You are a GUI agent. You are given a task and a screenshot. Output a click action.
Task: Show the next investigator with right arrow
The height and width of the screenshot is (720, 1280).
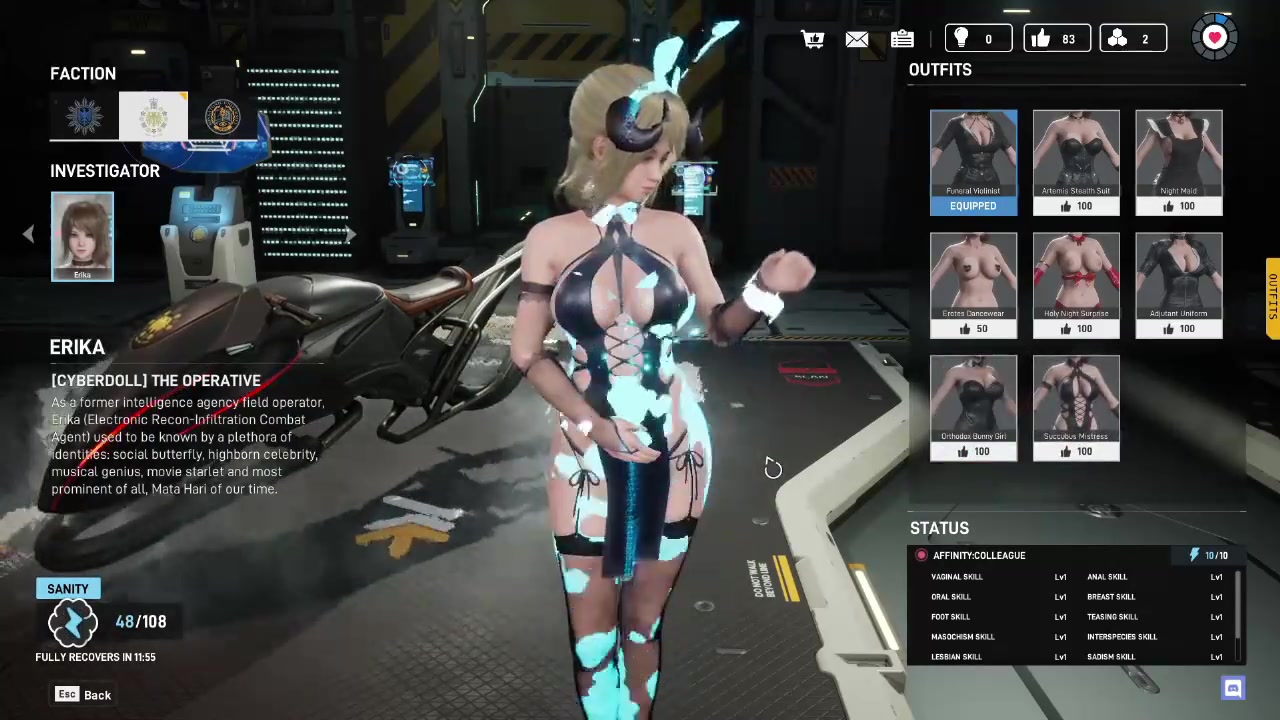[350, 235]
